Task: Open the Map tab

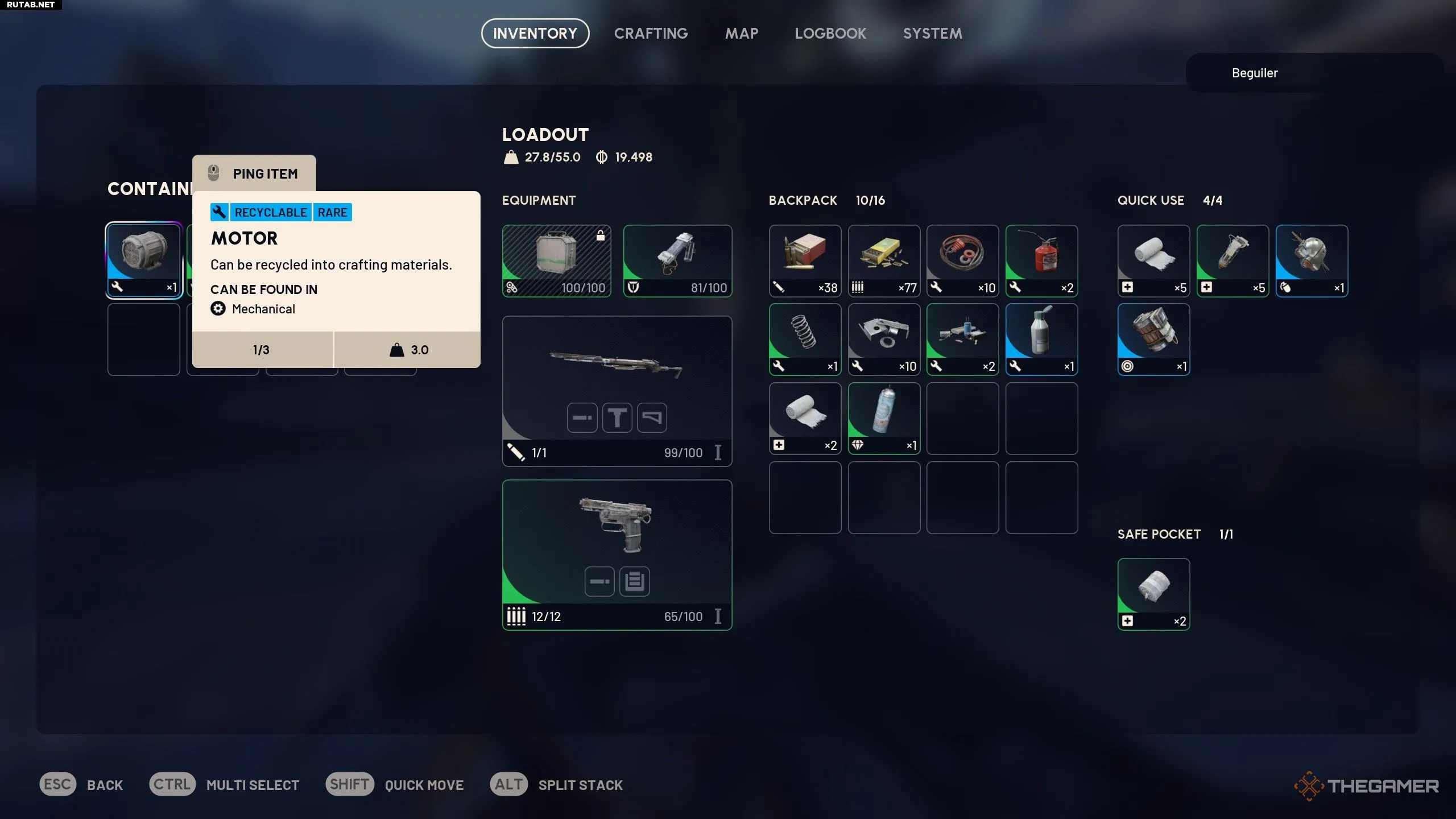Action: click(x=741, y=34)
